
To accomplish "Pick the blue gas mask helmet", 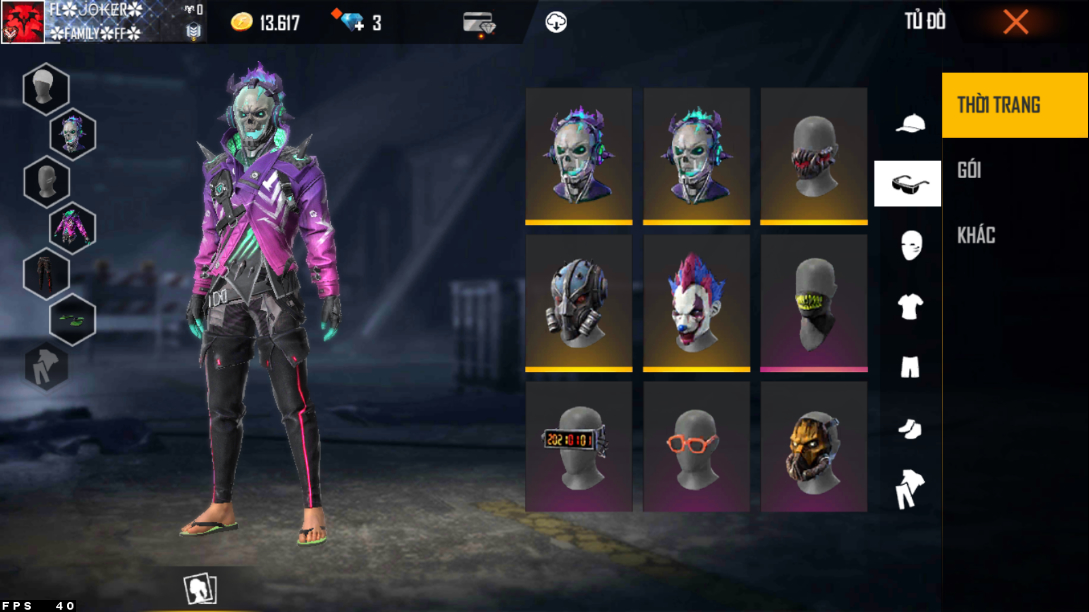I will click(578, 302).
